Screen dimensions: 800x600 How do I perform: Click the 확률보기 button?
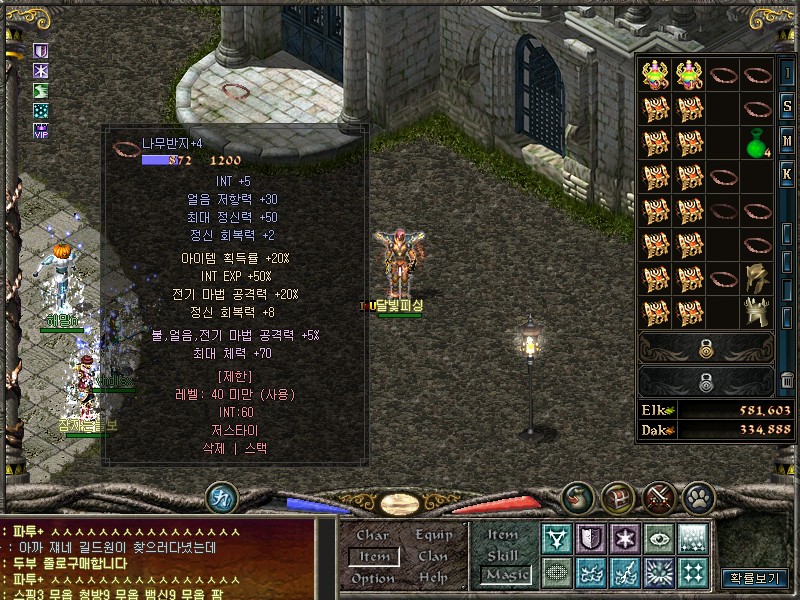(755, 578)
